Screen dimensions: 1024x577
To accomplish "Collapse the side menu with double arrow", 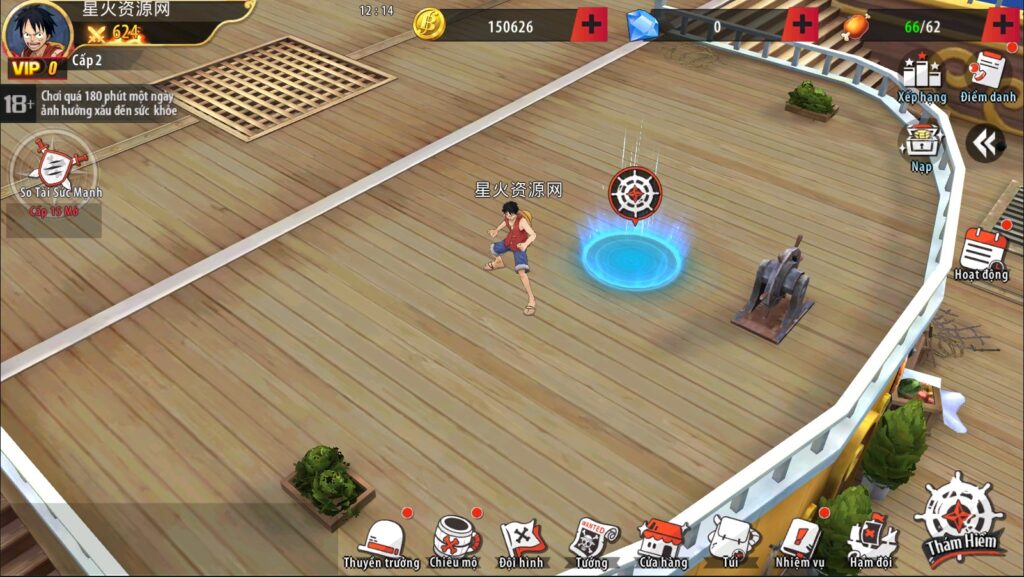I will [x=985, y=145].
